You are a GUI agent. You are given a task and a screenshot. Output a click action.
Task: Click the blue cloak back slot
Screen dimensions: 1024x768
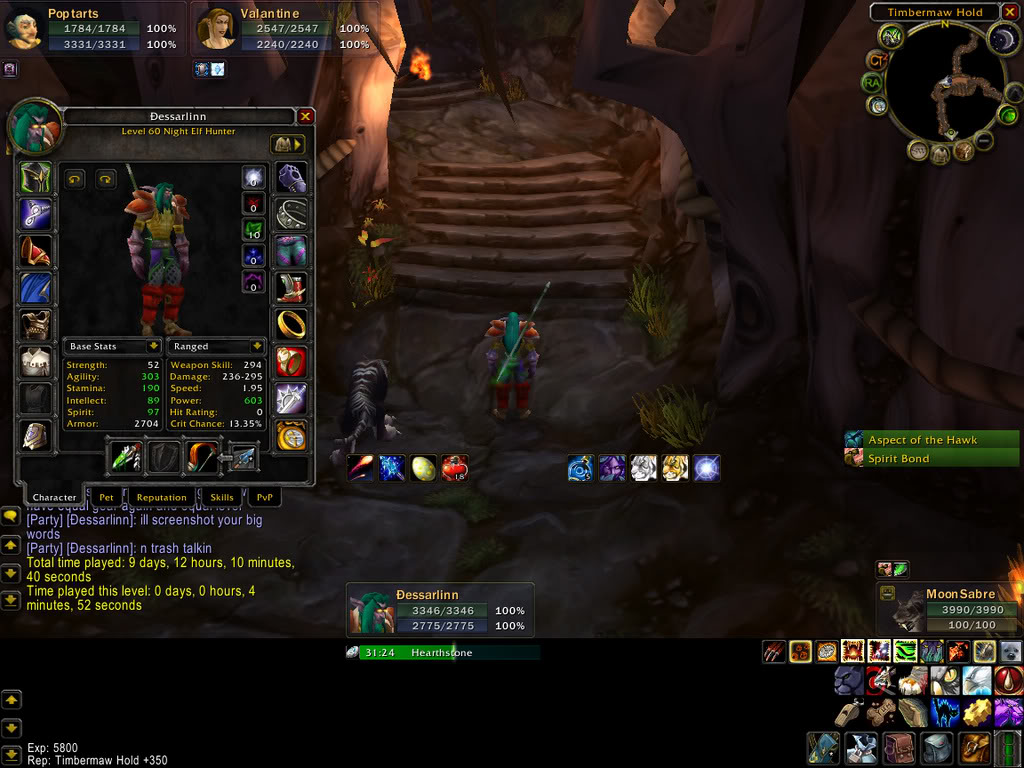pos(35,288)
